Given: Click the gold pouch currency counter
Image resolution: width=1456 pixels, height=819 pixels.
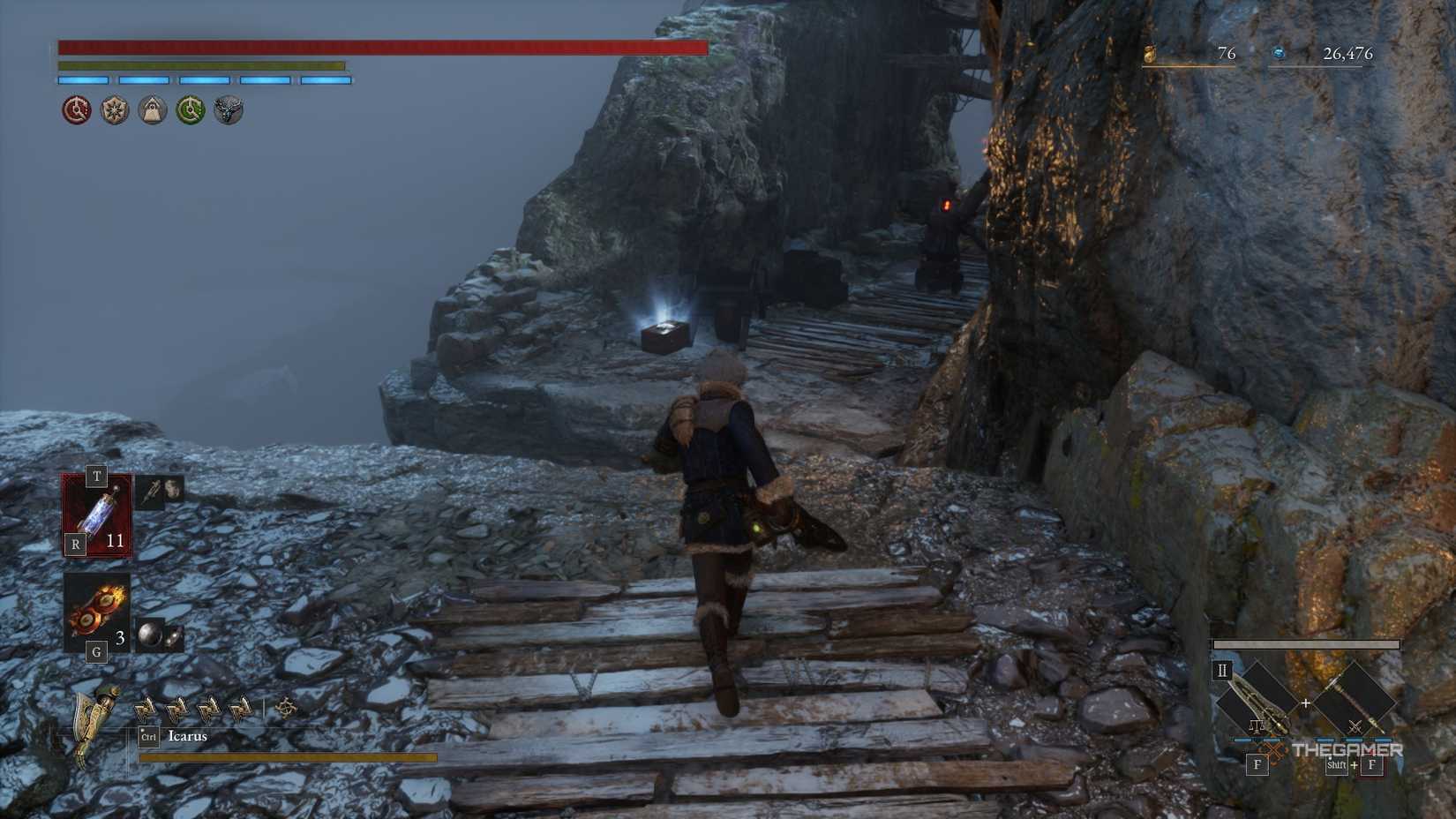Looking at the screenshot, I should pos(1149,53).
